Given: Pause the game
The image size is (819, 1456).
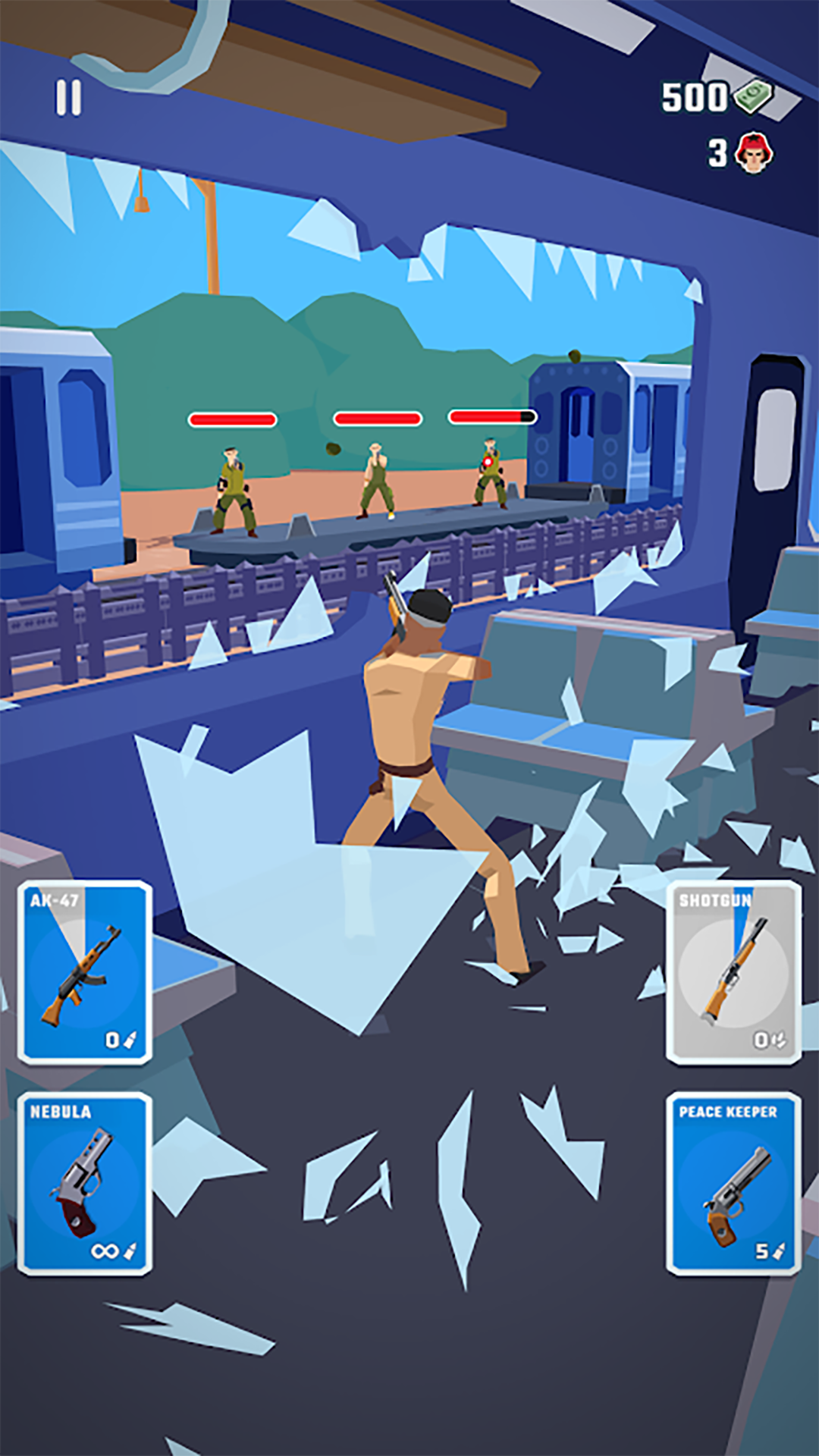Looking at the screenshot, I should [x=68, y=99].
